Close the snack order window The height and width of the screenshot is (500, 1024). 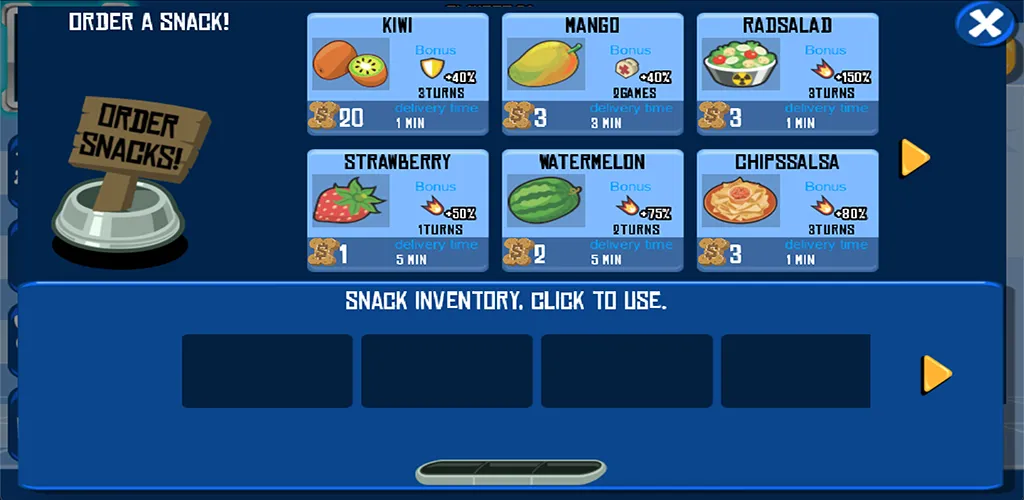coord(984,24)
